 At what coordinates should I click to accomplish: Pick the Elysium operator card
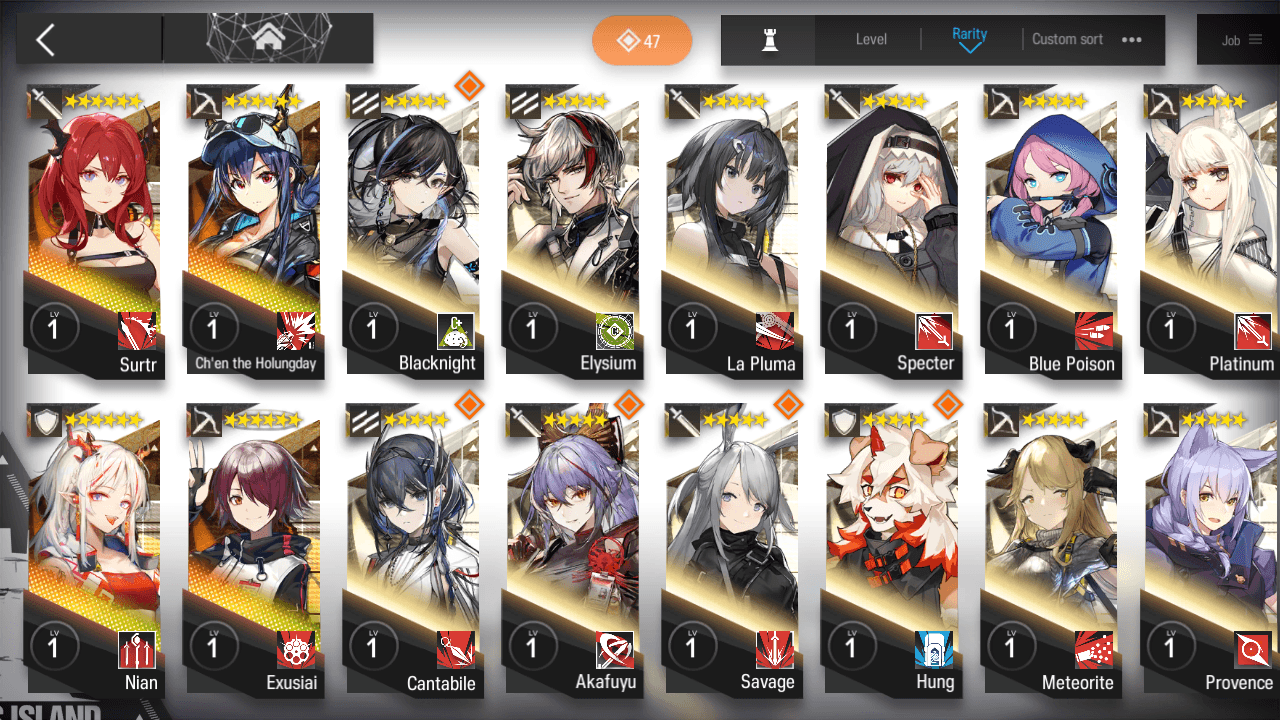571,230
